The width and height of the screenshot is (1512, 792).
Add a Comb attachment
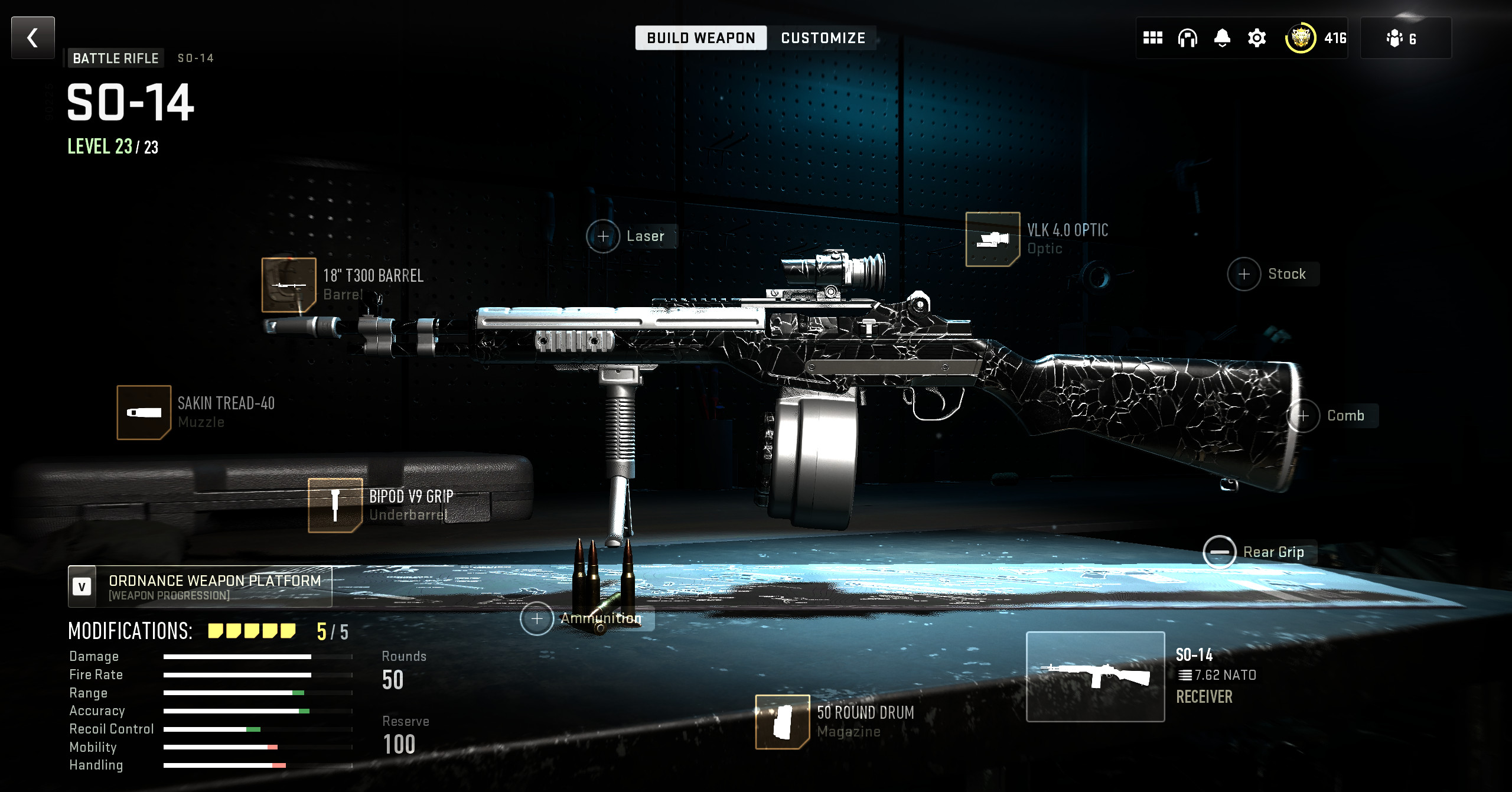tap(1303, 416)
